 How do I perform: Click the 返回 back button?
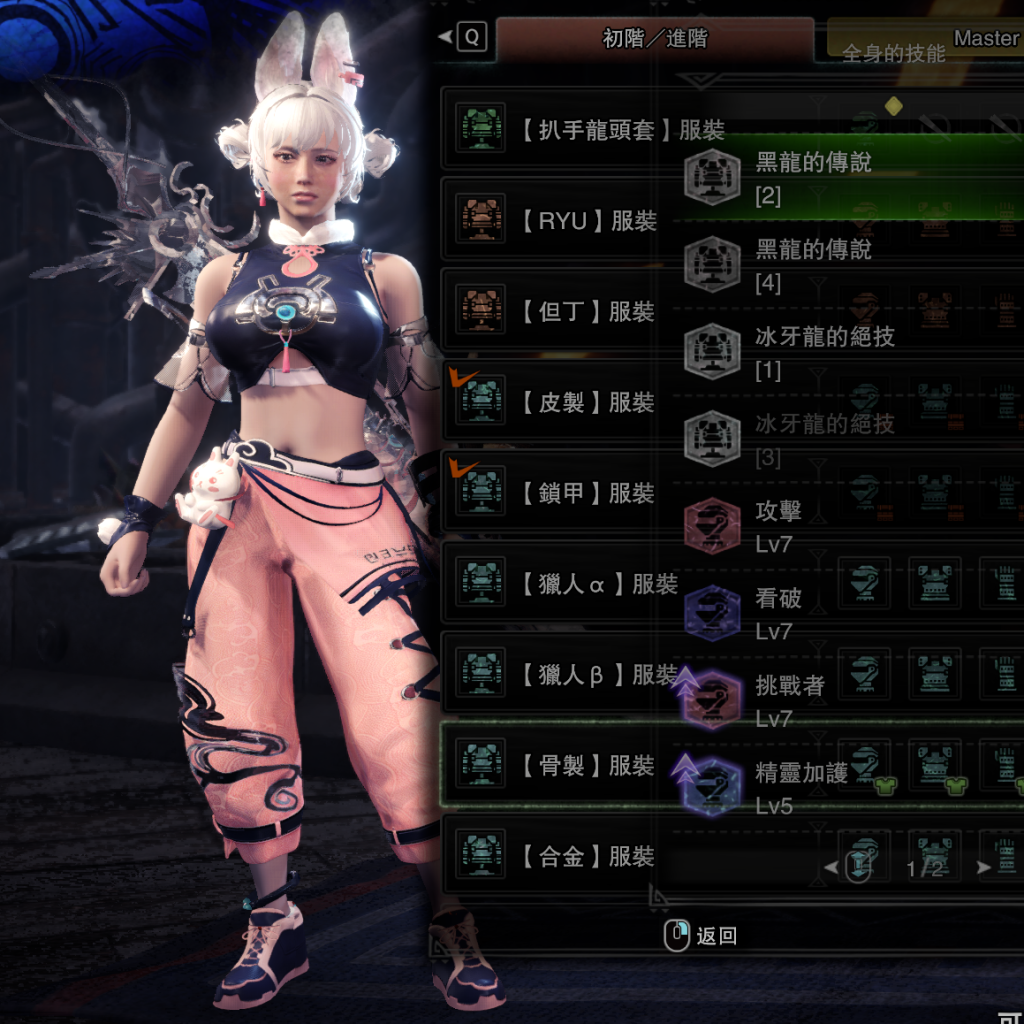pos(702,936)
